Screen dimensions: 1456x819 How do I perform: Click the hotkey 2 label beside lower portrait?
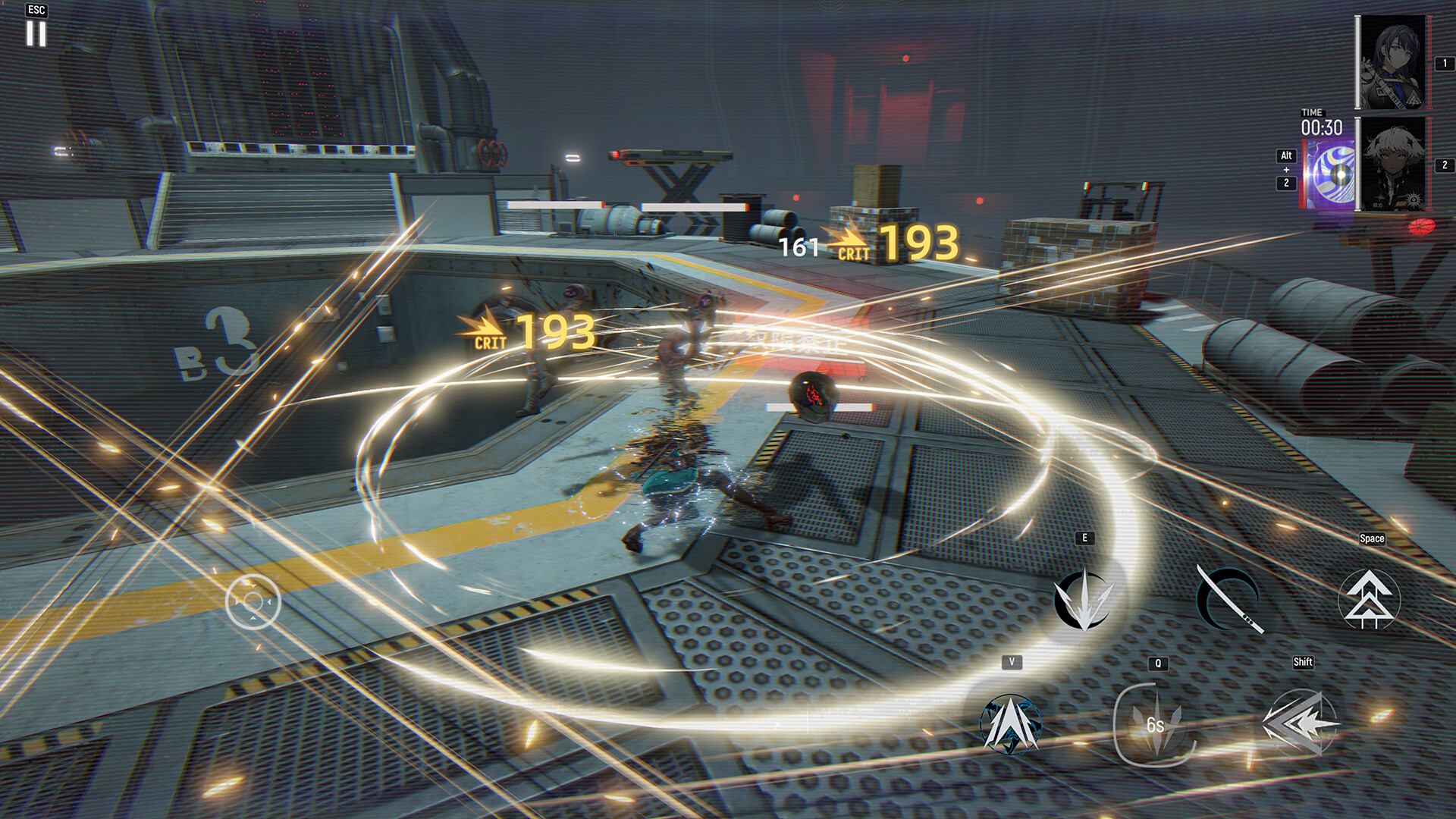1444,162
